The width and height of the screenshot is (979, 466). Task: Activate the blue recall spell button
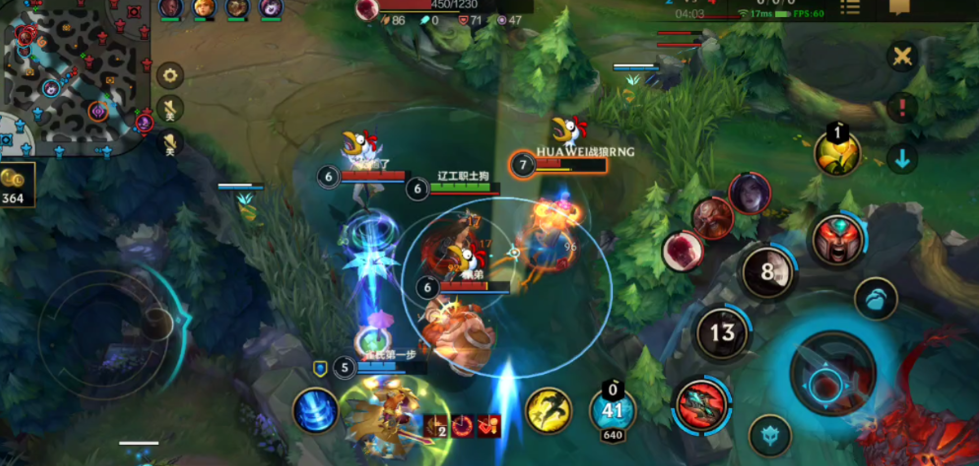pos(315,411)
